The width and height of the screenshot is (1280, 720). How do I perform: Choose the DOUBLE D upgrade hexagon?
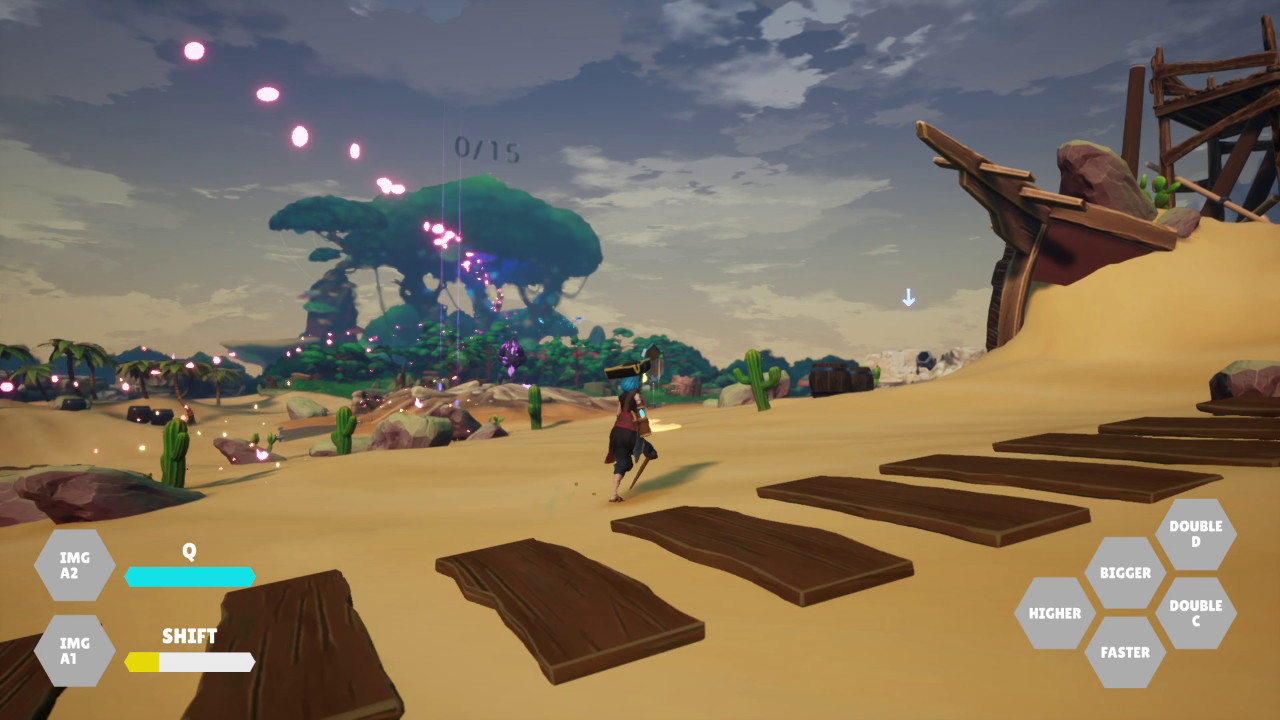coord(1197,533)
